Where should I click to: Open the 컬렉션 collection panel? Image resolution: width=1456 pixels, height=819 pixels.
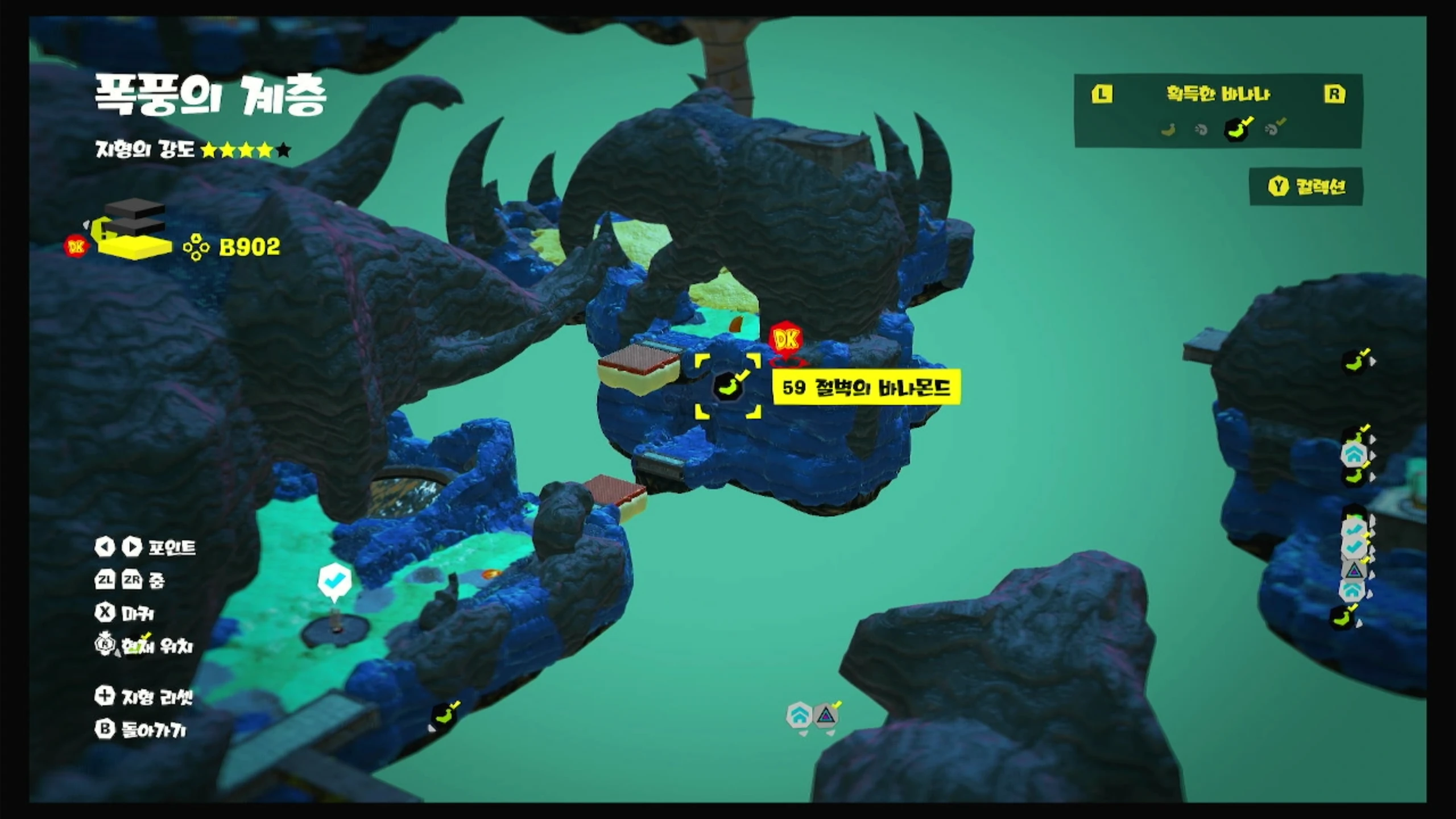pyautogui.click(x=1306, y=187)
